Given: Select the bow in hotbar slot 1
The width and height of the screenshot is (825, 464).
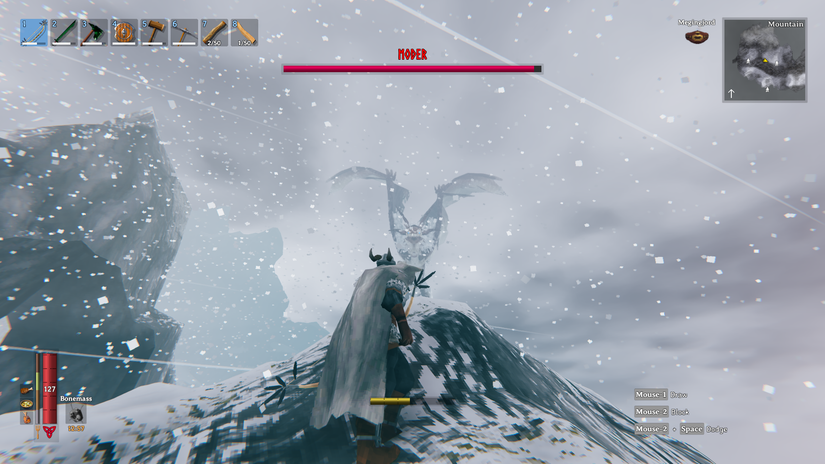Looking at the screenshot, I should coord(35,32).
